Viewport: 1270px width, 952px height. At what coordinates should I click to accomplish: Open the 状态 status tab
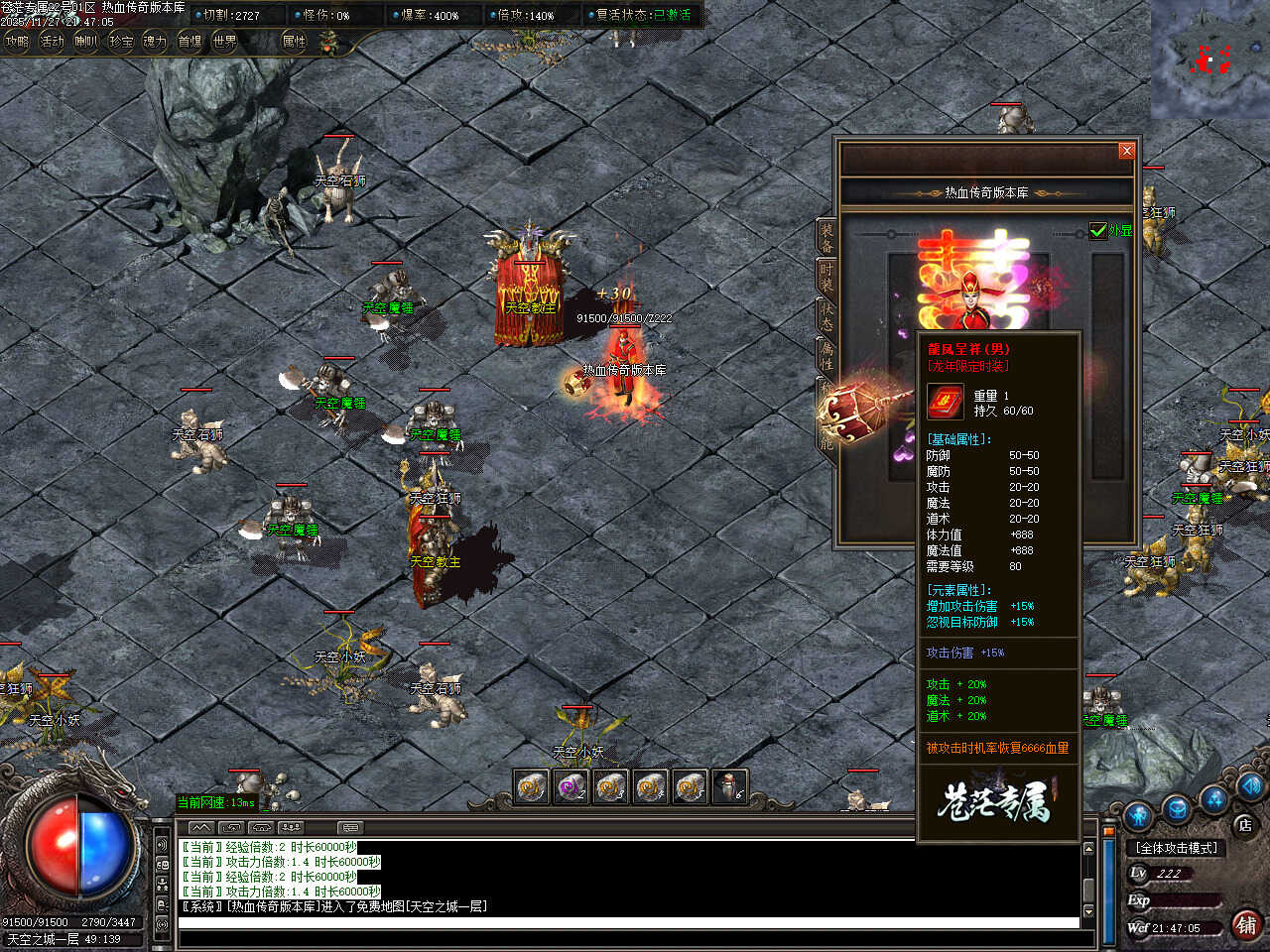click(x=826, y=316)
